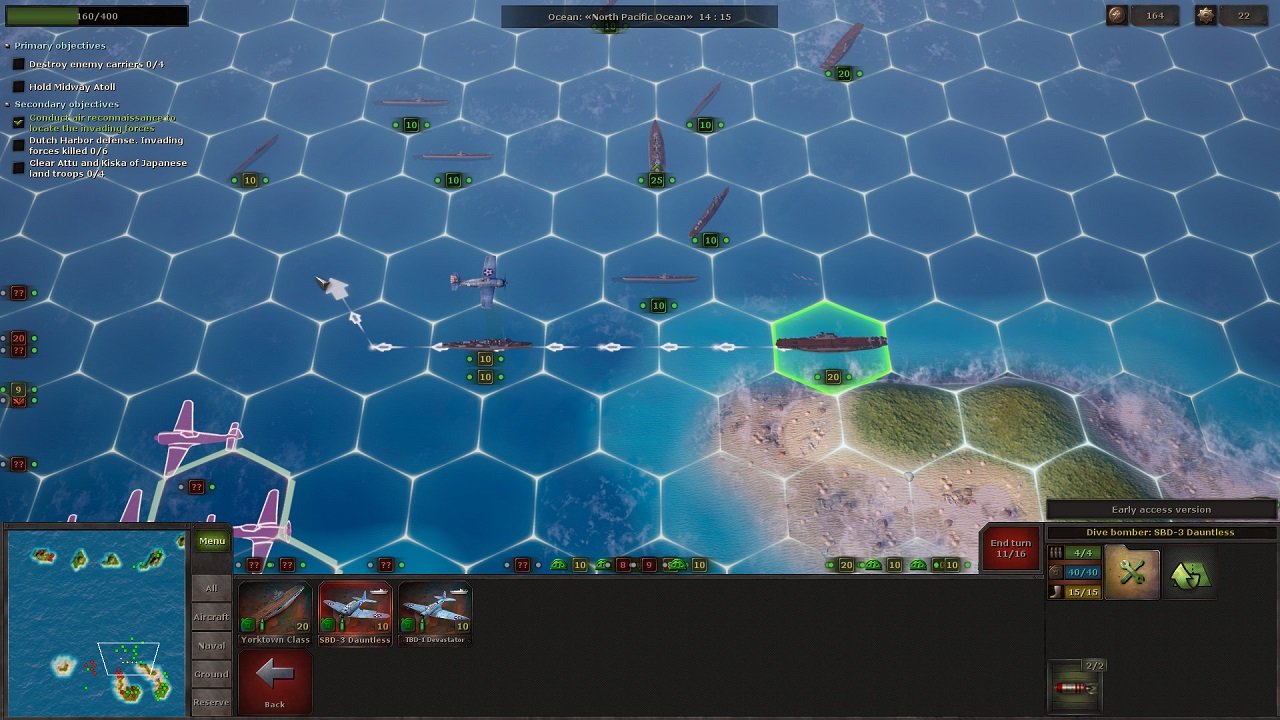Click the top-right resource icon showing 164
The width and height of the screenshot is (1280, 720).
1116,16
